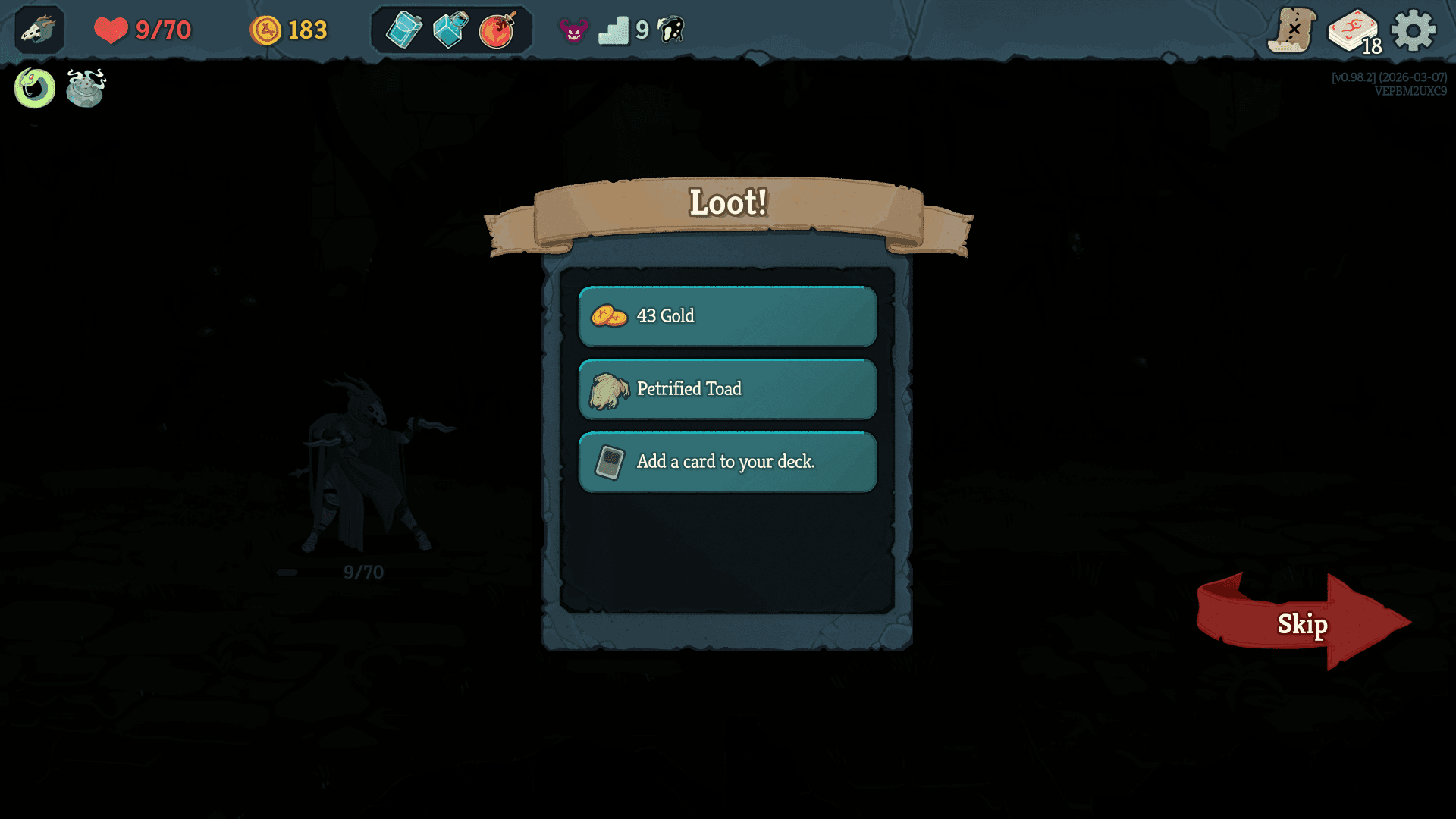1456x819 pixels.
Task: Click the heart icon showing 9/70 HP
Action: (x=111, y=30)
